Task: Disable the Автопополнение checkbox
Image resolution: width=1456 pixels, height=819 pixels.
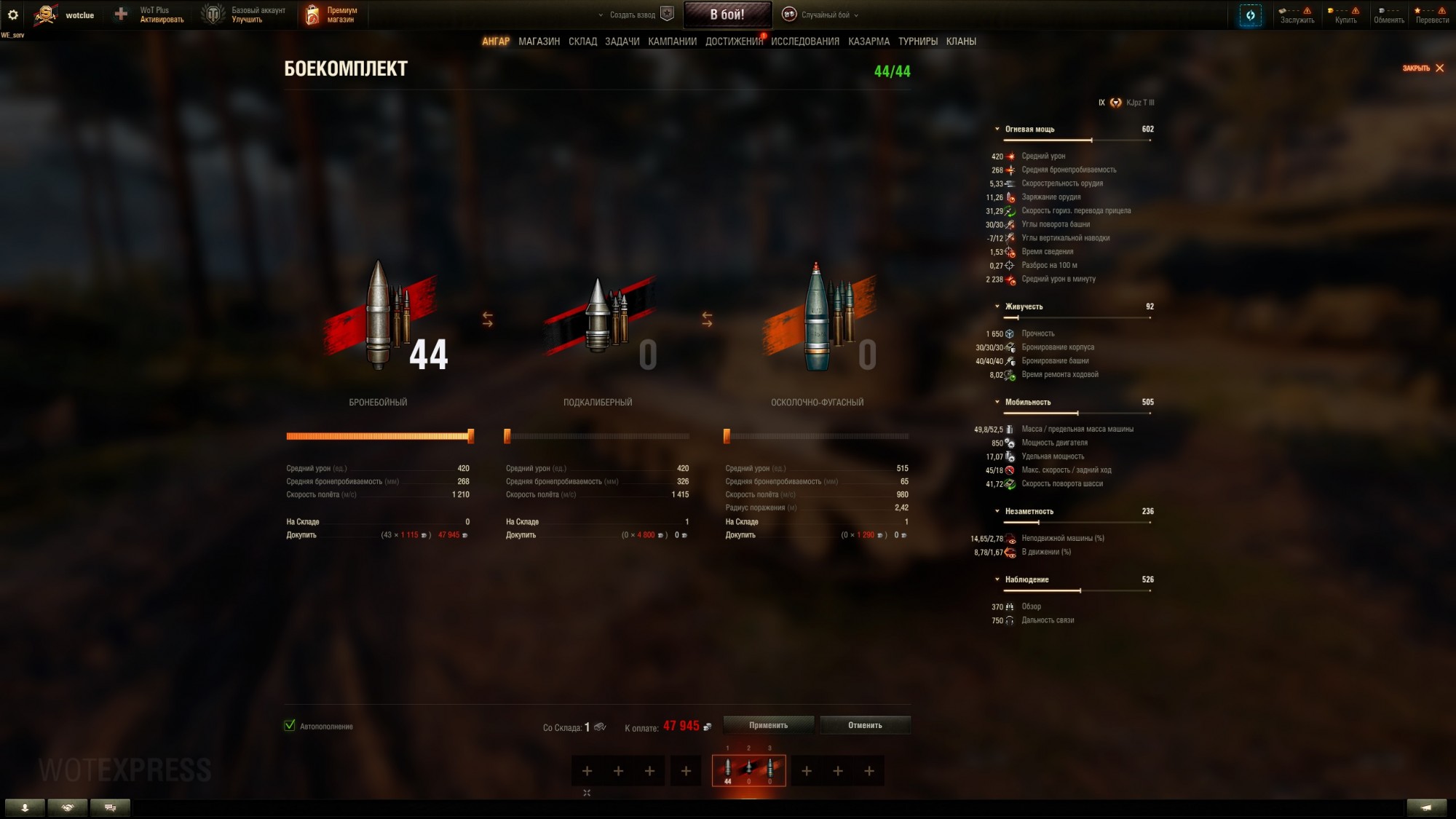Action: point(289,726)
